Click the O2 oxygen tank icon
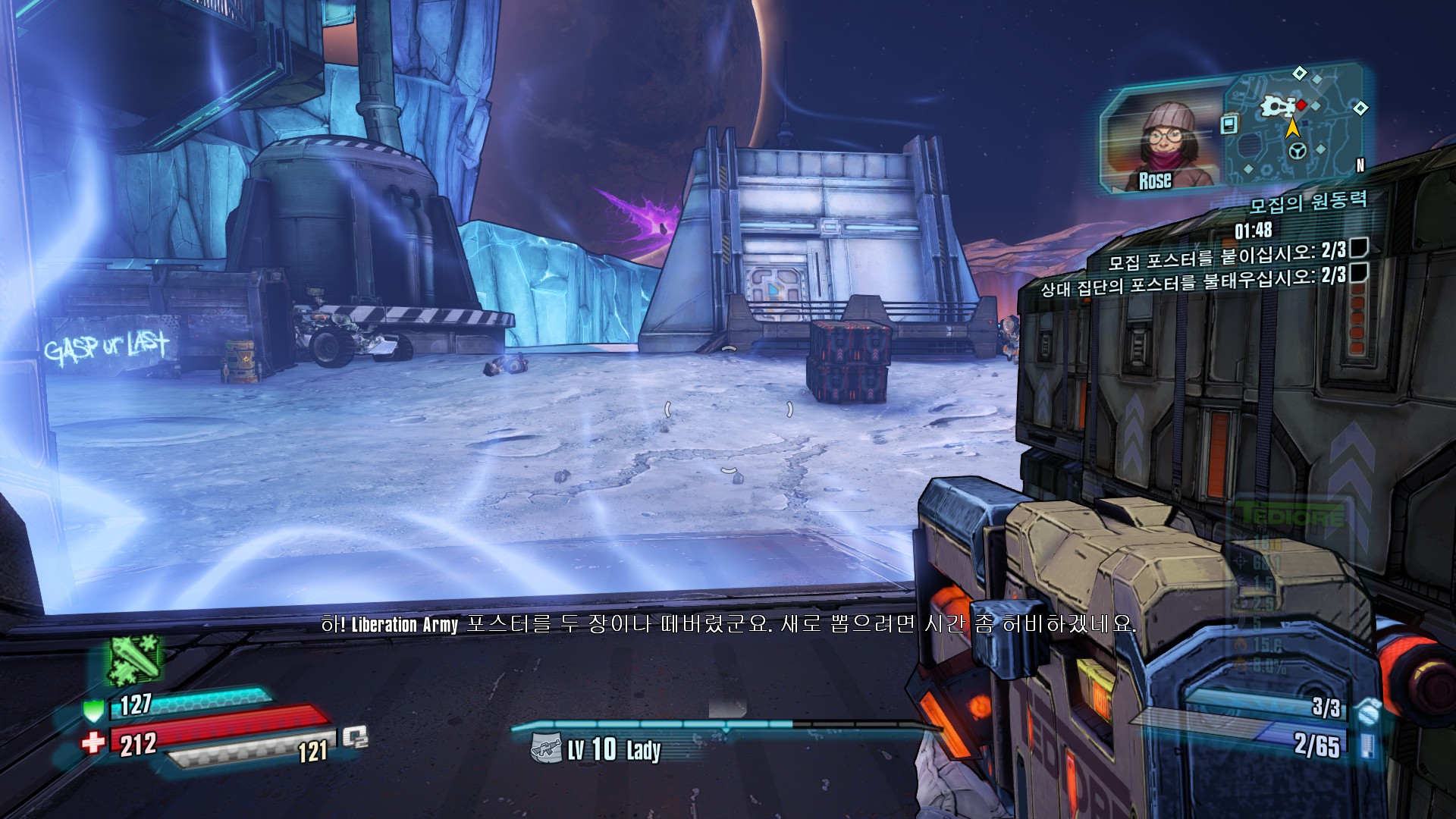 click(354, 738)
